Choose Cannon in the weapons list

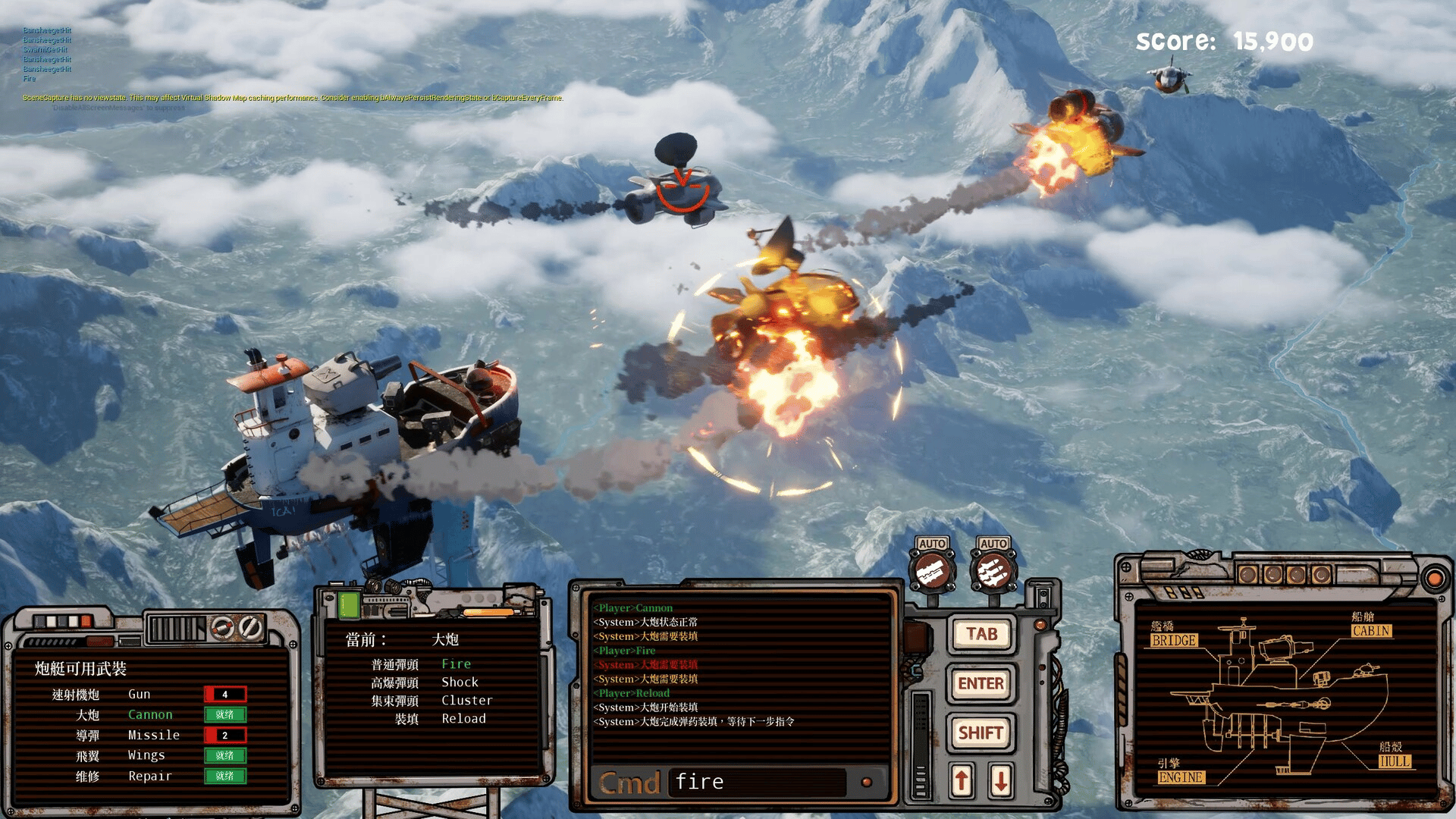pos(150,714)
